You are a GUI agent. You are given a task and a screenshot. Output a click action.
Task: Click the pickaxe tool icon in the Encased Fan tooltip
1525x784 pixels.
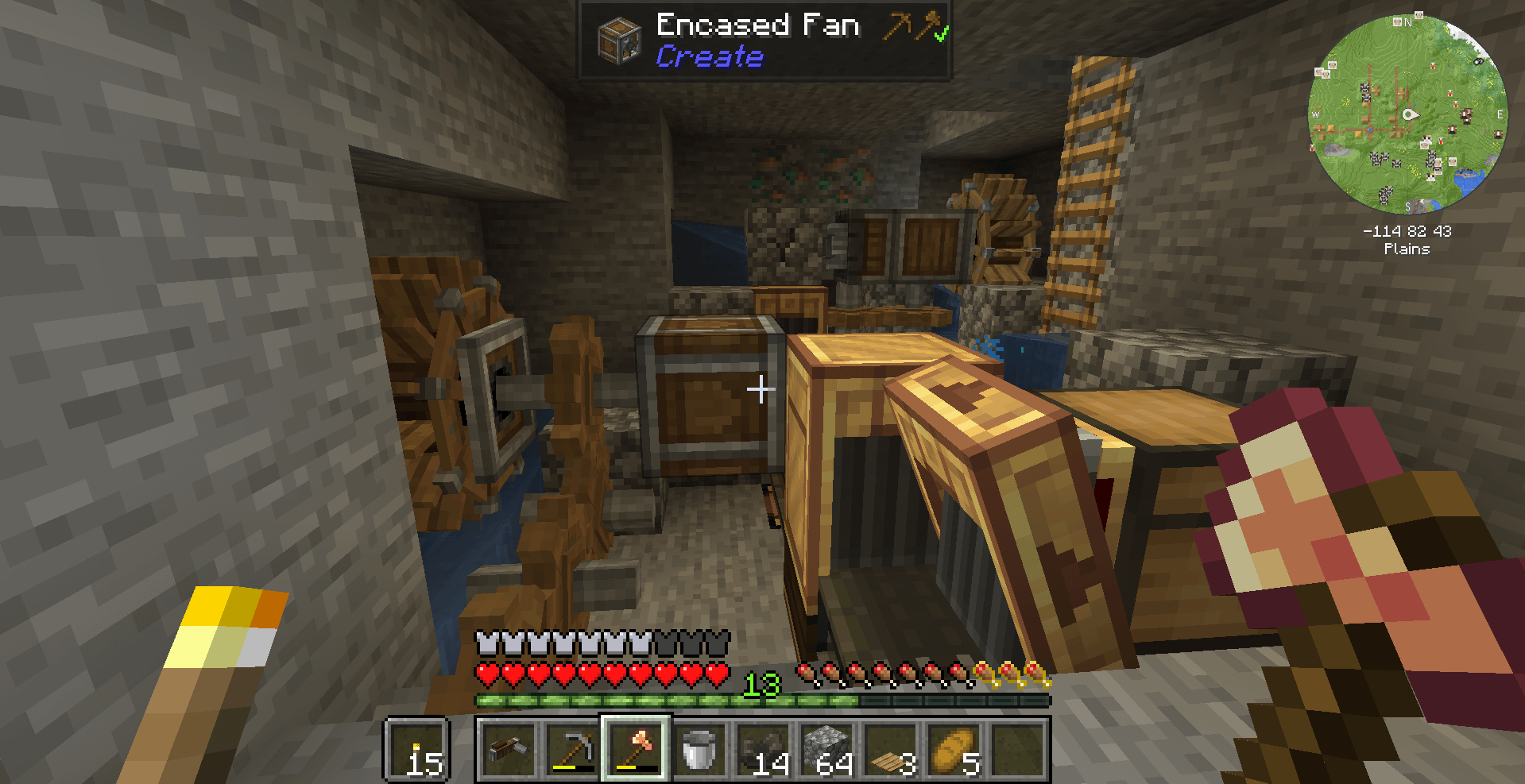pyautogui.click(x=896, y=25)
